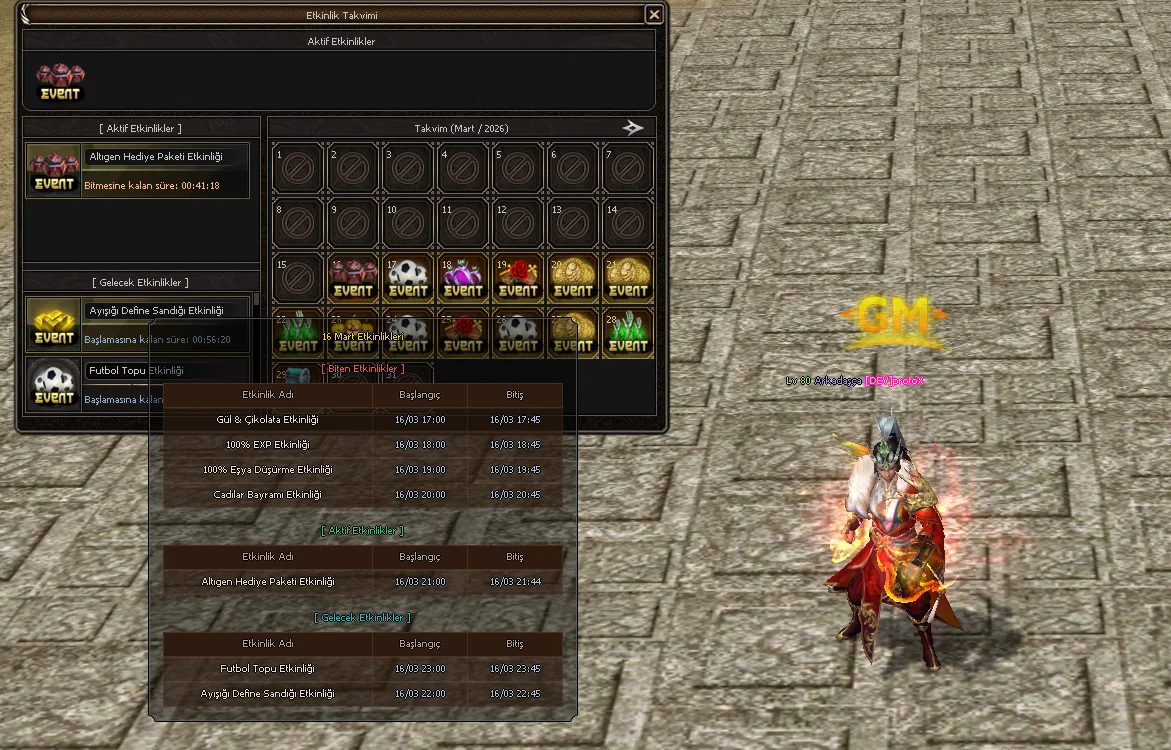Click the disabled day 1 calendar cell
Screen dimensions: 1171x750
click(298, 168)
